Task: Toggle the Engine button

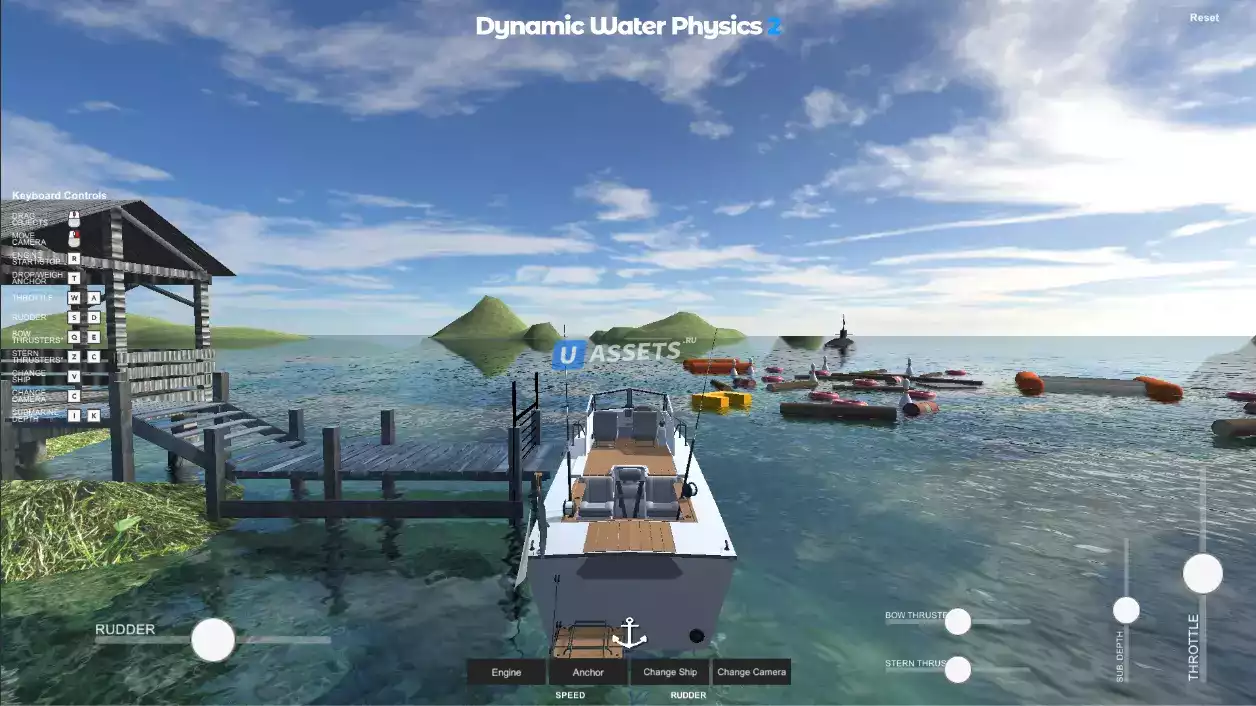Action: click(506, 672)
